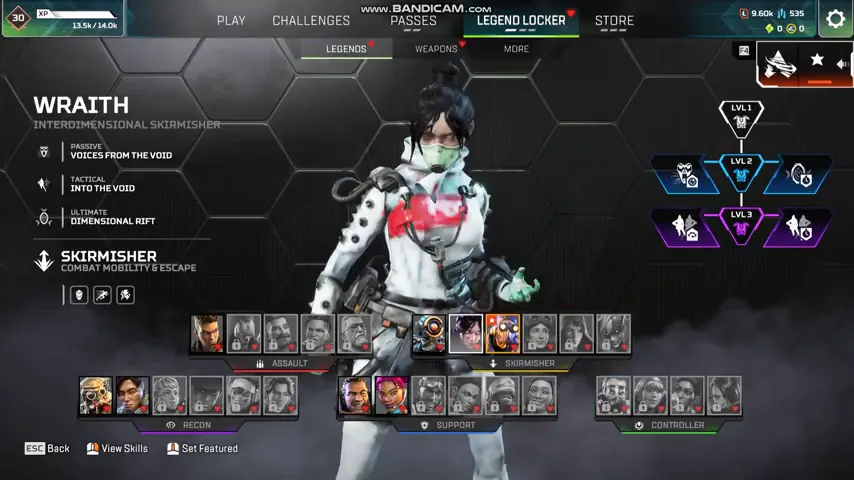Select the Bloodhound portrait in Recon row
Screen dimensions: 854x480
pos(96,395)
